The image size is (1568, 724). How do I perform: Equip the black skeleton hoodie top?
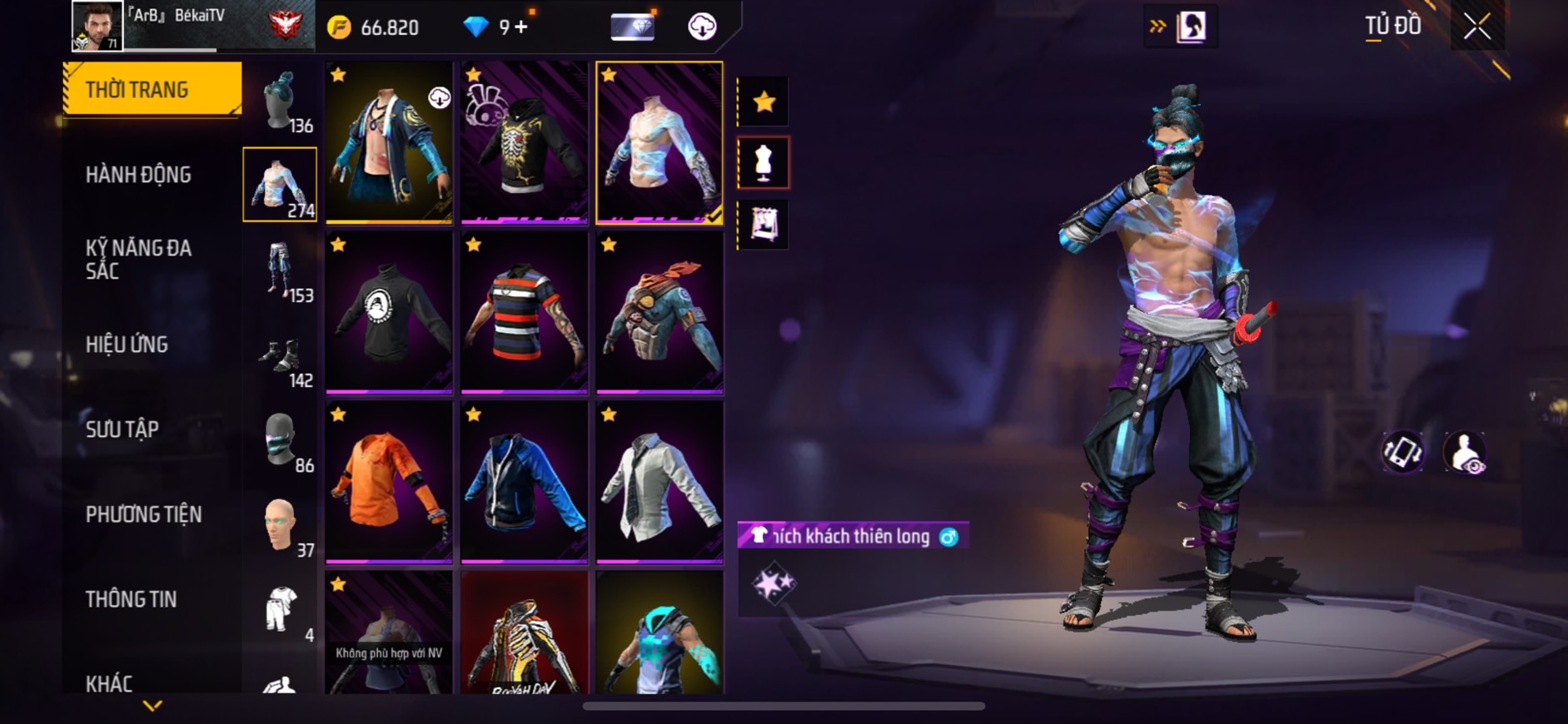pos(524,141)
